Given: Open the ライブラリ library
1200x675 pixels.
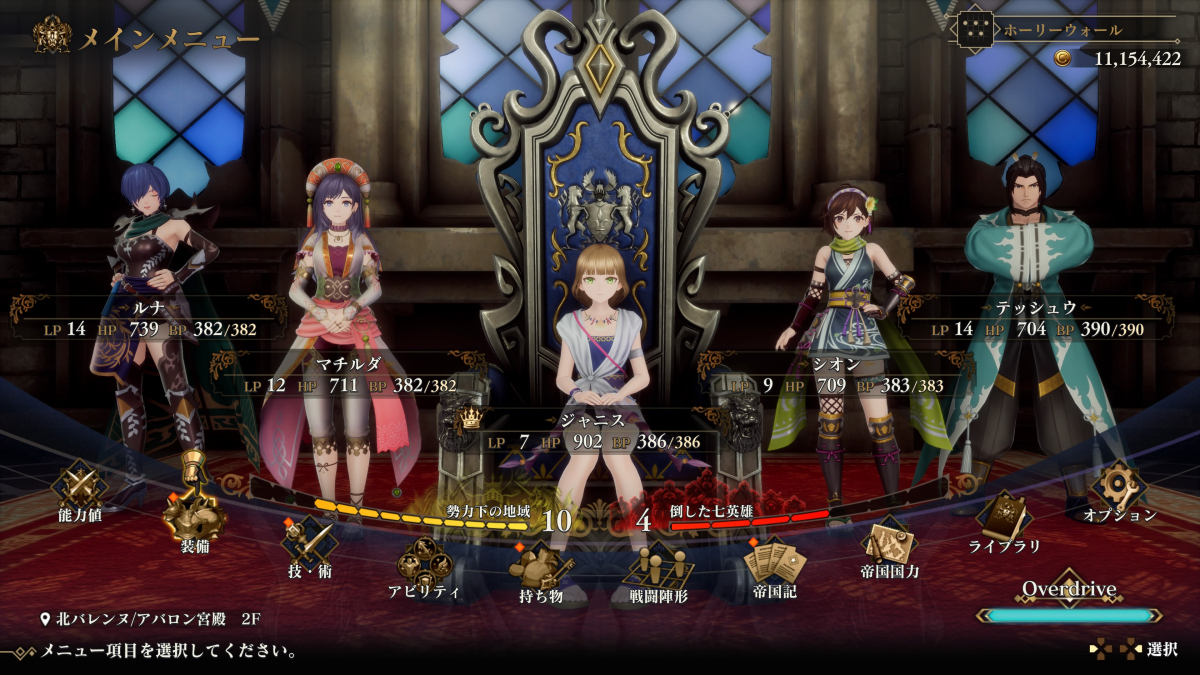Looking at the screenshot, I should pyautogui.click(x=1004, y=516).
